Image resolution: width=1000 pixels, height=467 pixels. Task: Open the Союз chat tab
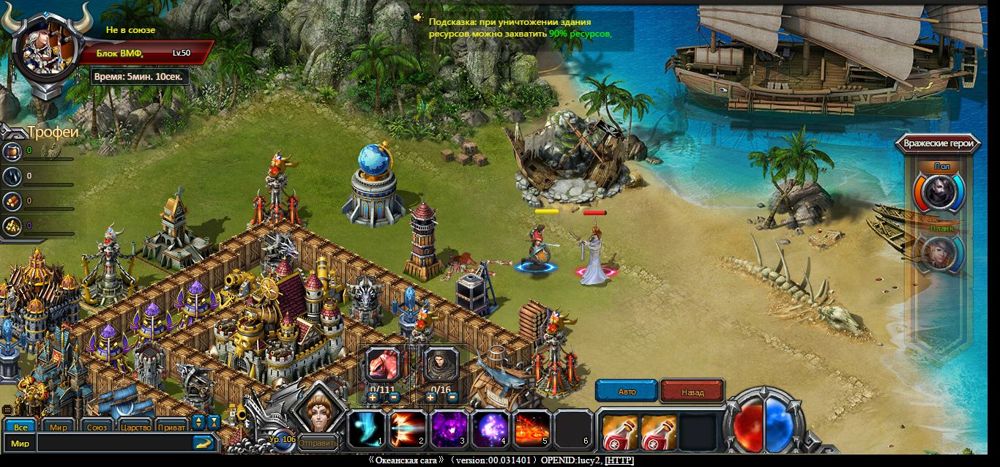pyautogui.click(x=97, y=425)
